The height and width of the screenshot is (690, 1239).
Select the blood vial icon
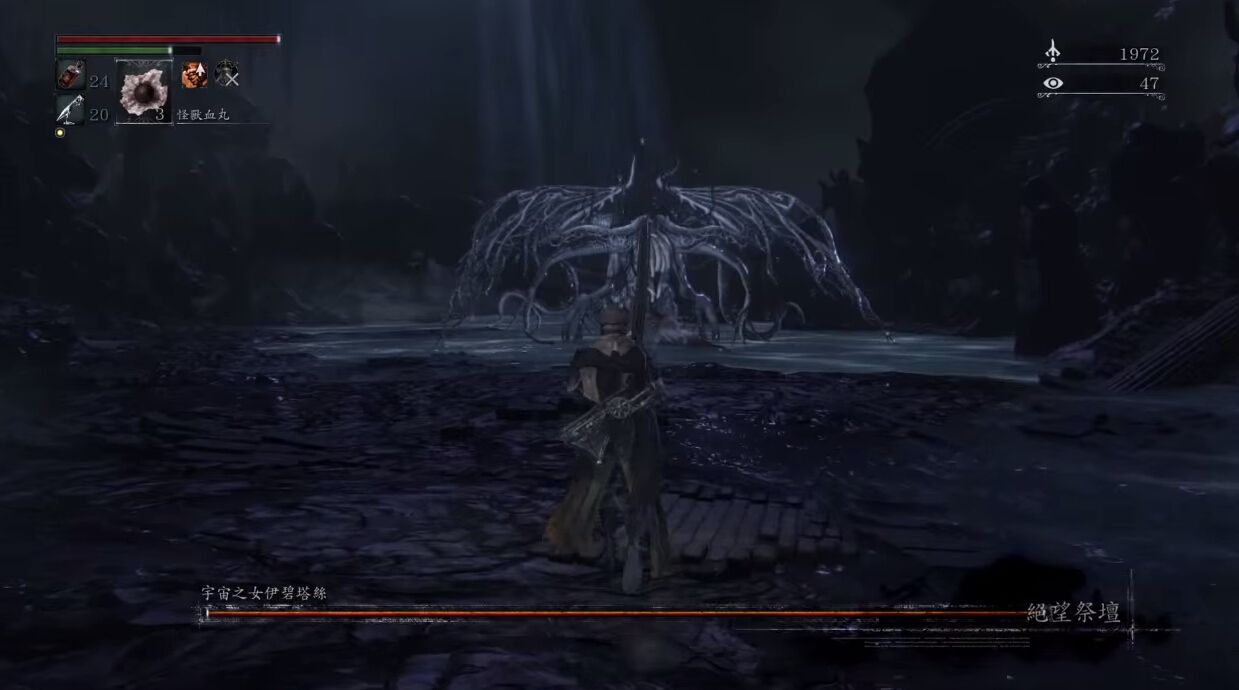[70, 76]
